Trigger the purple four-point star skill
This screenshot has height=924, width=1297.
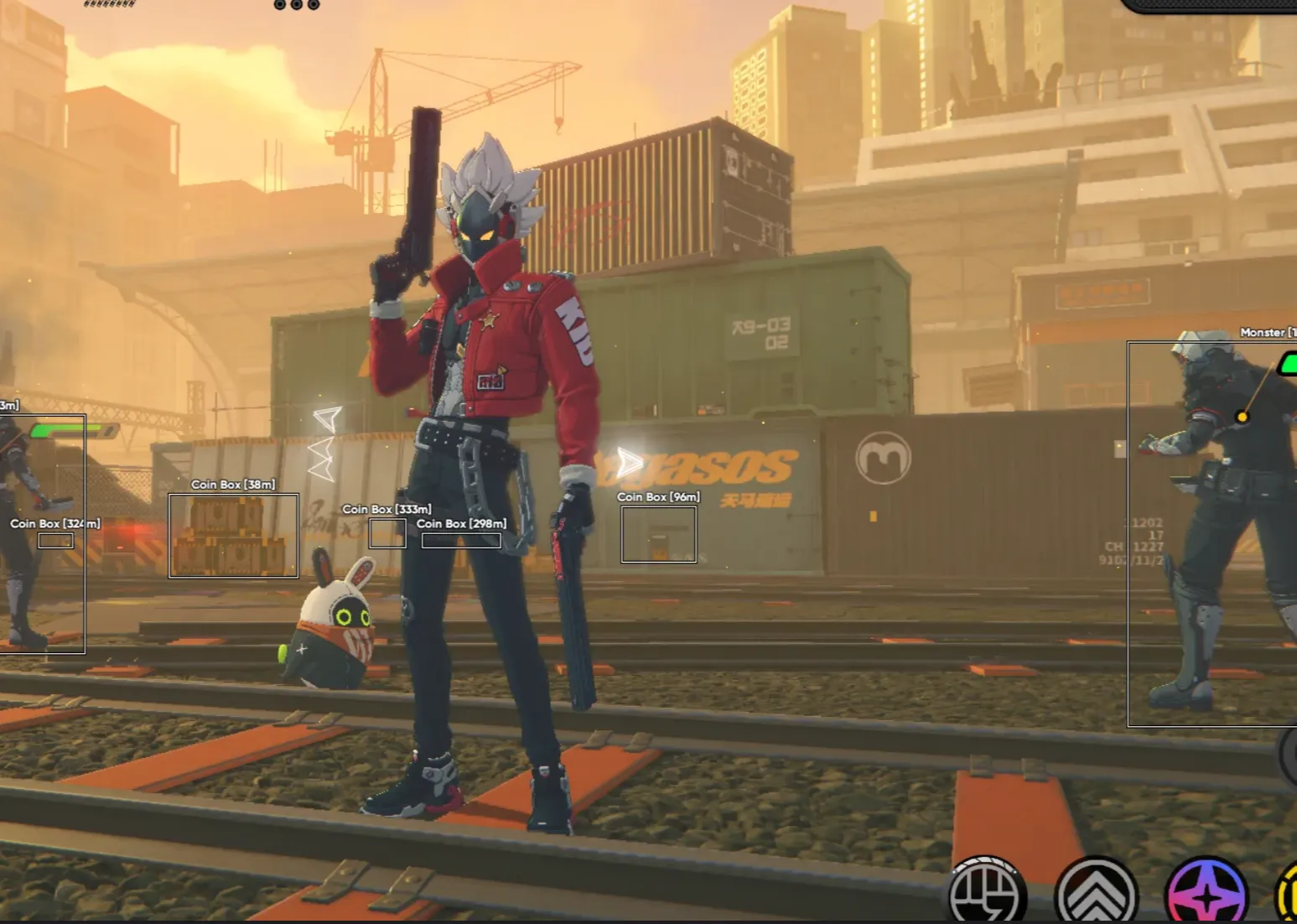[1206, 895]
